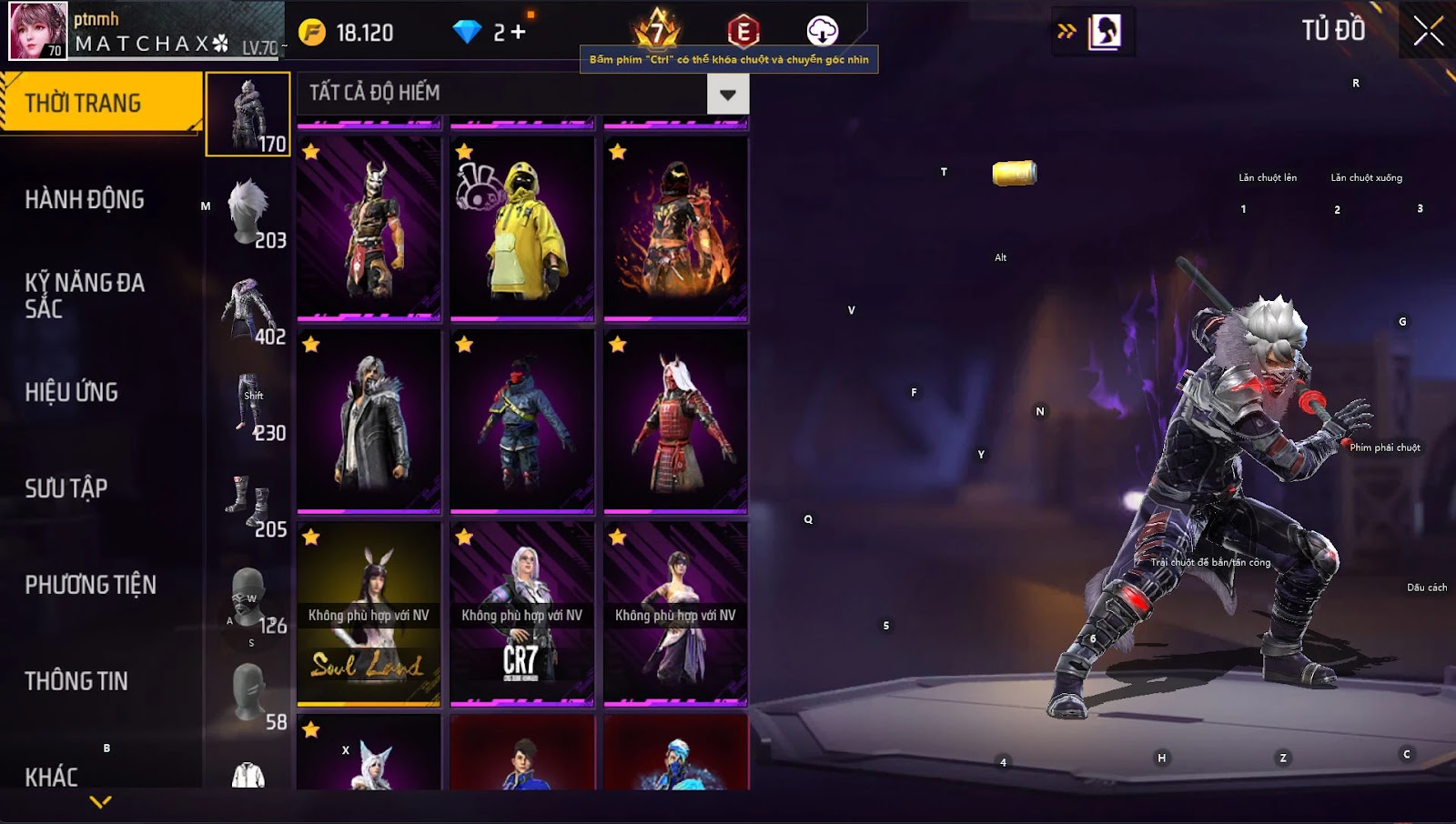Choose the flaming hooded outfit
This screenshot has width=1456, height=824.
pos(675,228)
